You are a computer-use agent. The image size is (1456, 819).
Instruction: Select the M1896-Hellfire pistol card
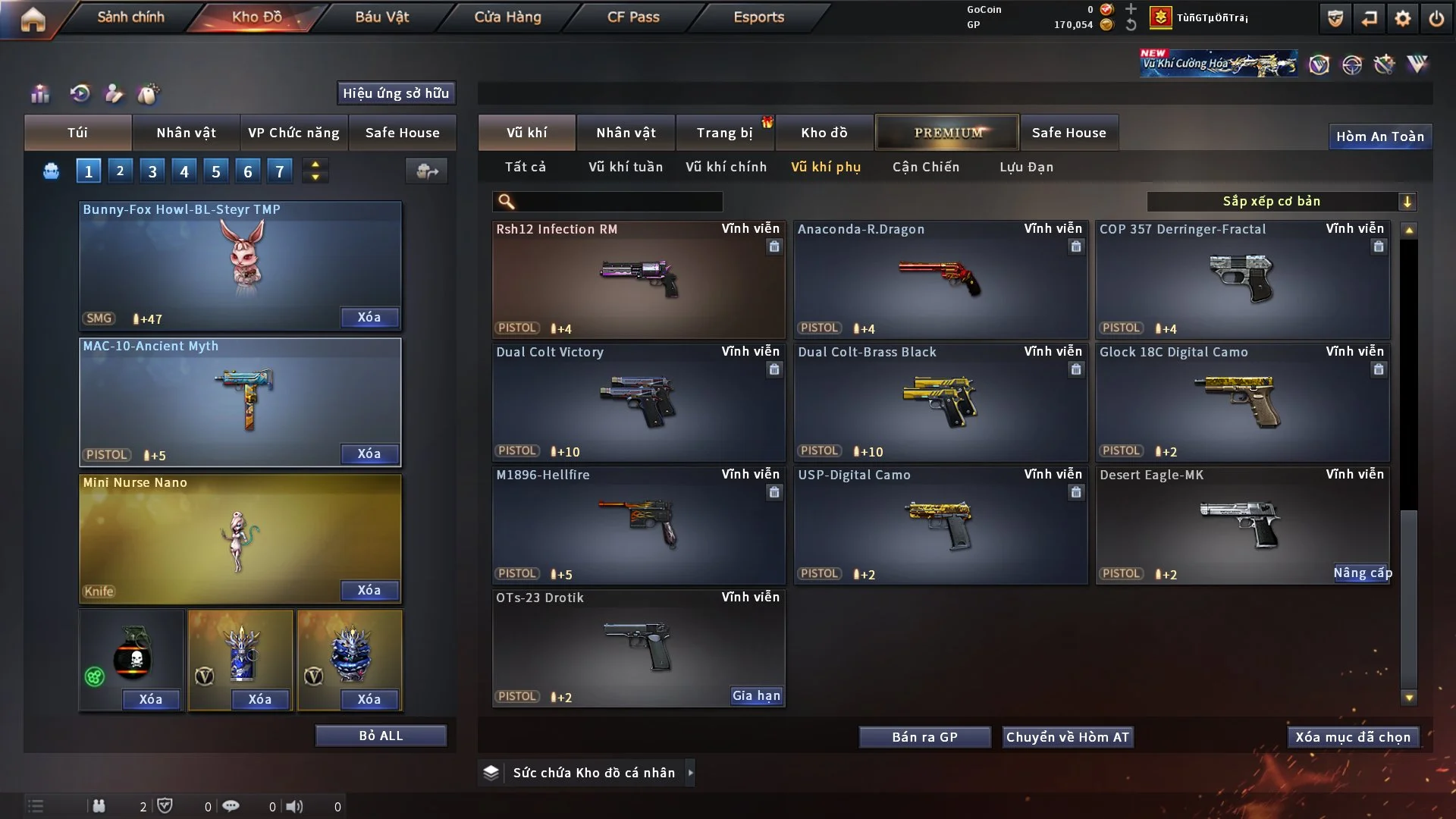tap(638, 525)
